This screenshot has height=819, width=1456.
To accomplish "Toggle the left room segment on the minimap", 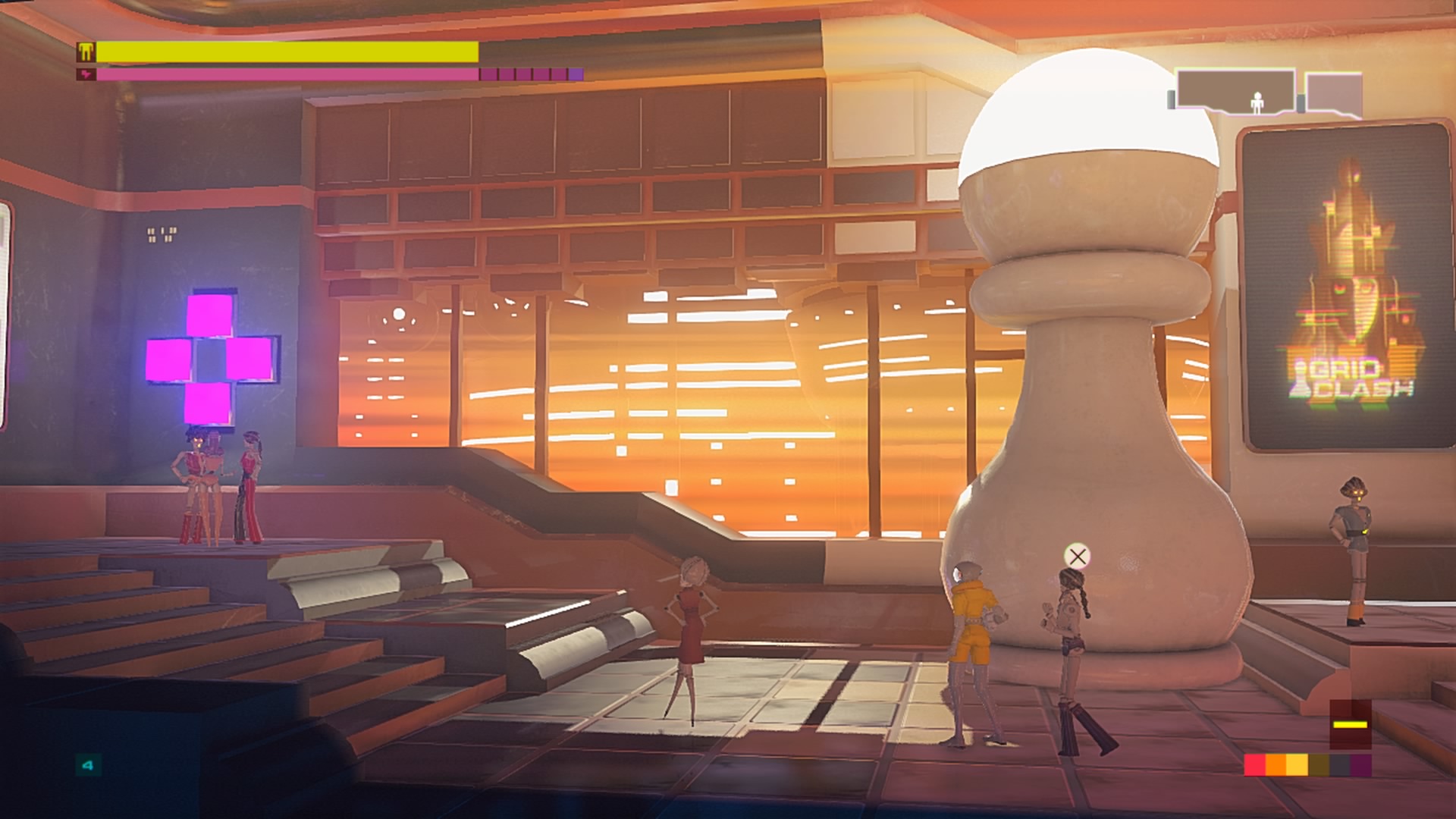I will (x=1235, y=88).
